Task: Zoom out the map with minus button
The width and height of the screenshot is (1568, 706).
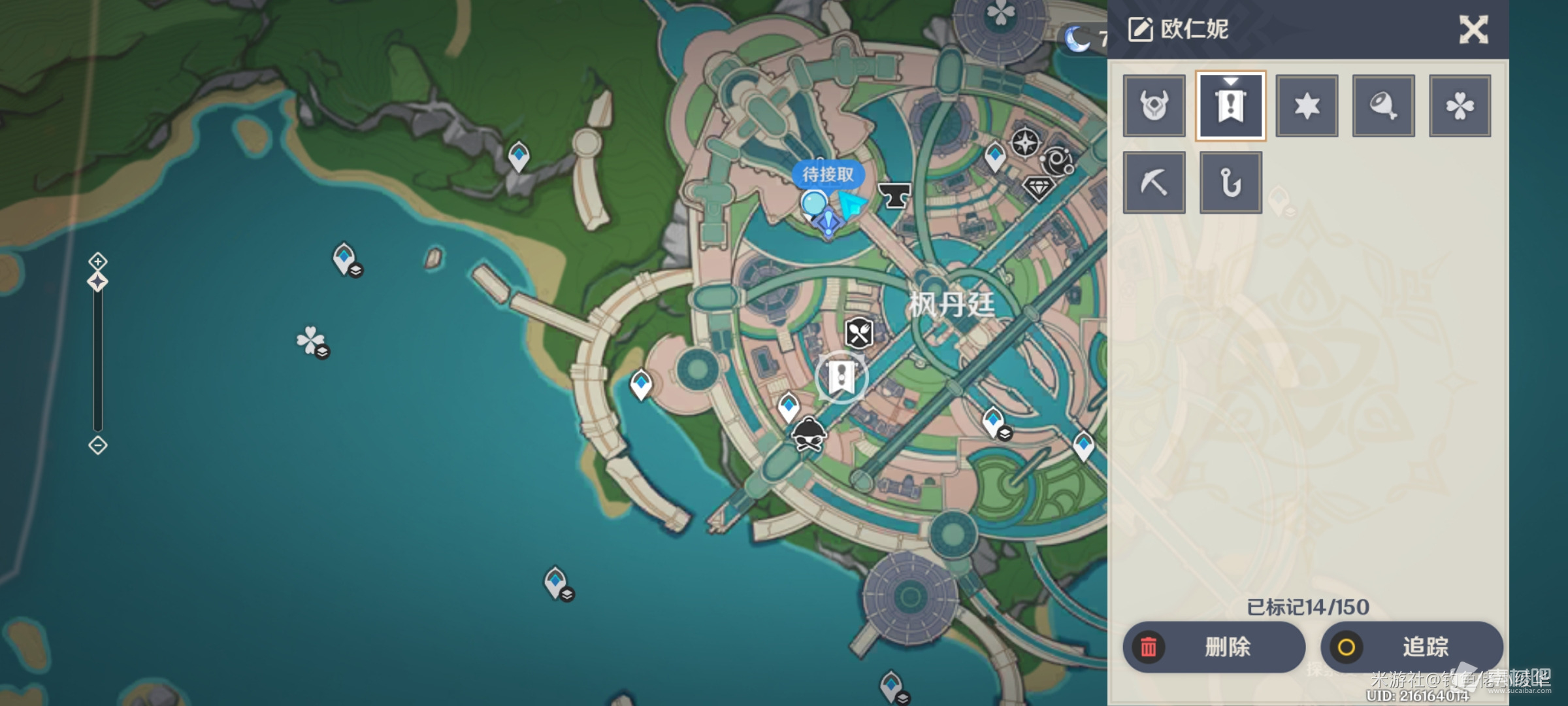Action: tap(97, 446)
